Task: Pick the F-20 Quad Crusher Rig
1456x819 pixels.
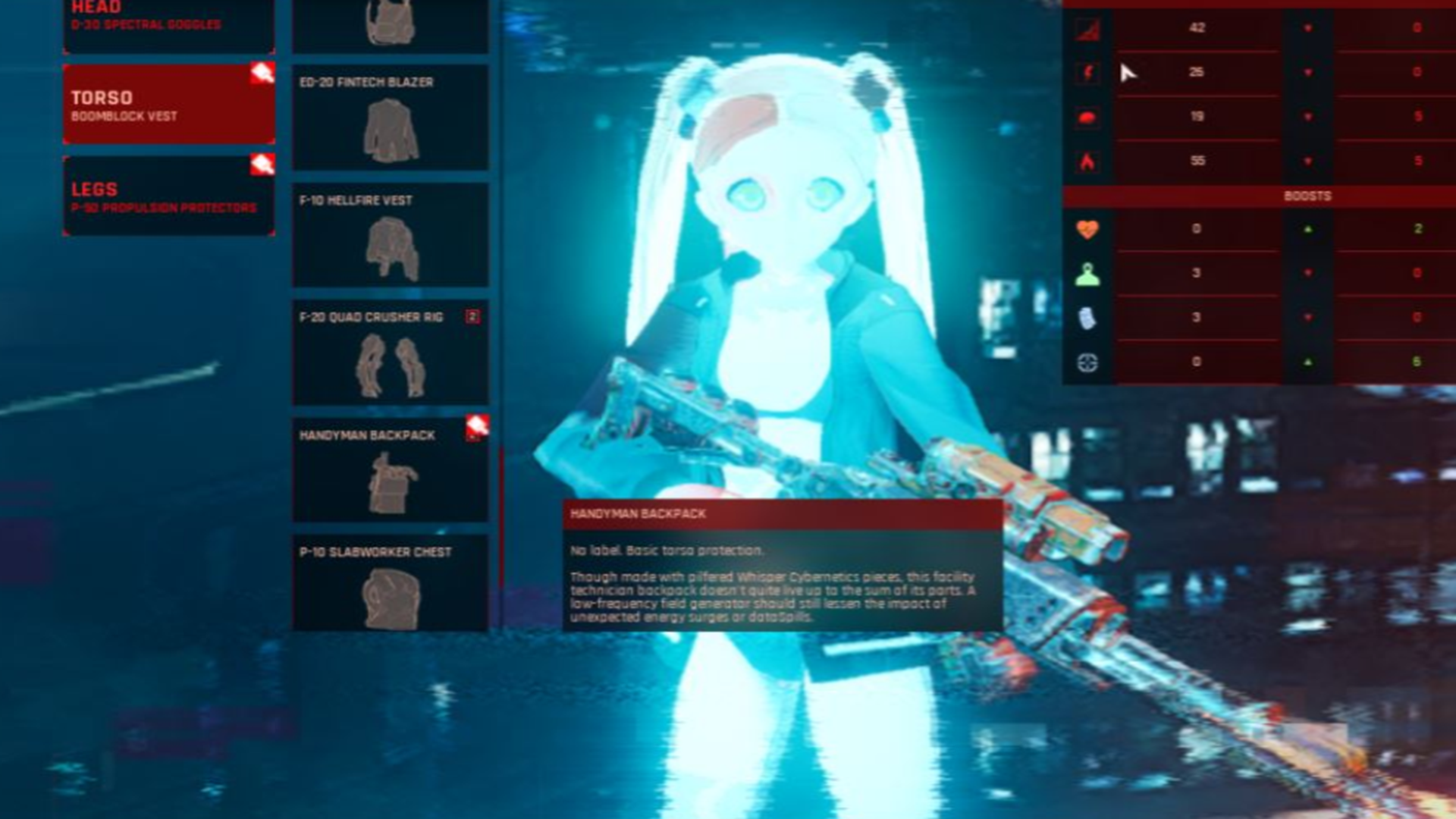Action: tap(391, 353)
